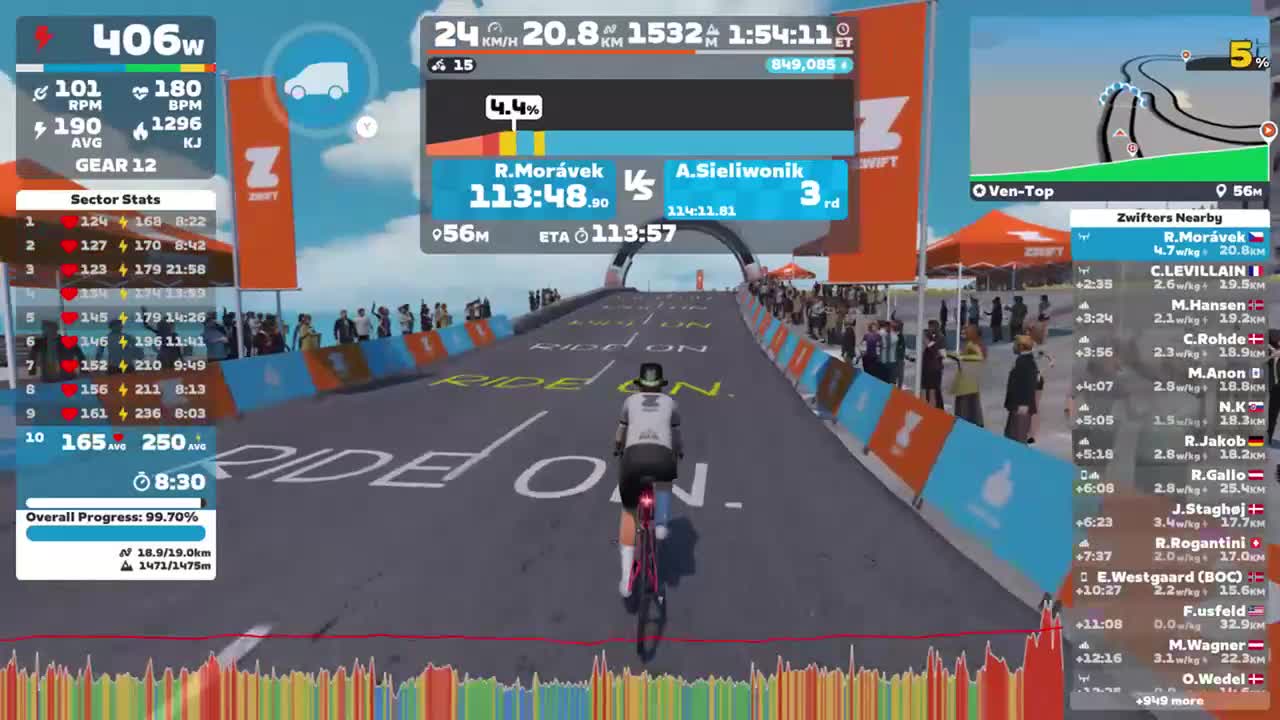This screenshot has width=1280, height=720.
Task: Click the compass icon beside the Ven-Top label
Action: 979,191
